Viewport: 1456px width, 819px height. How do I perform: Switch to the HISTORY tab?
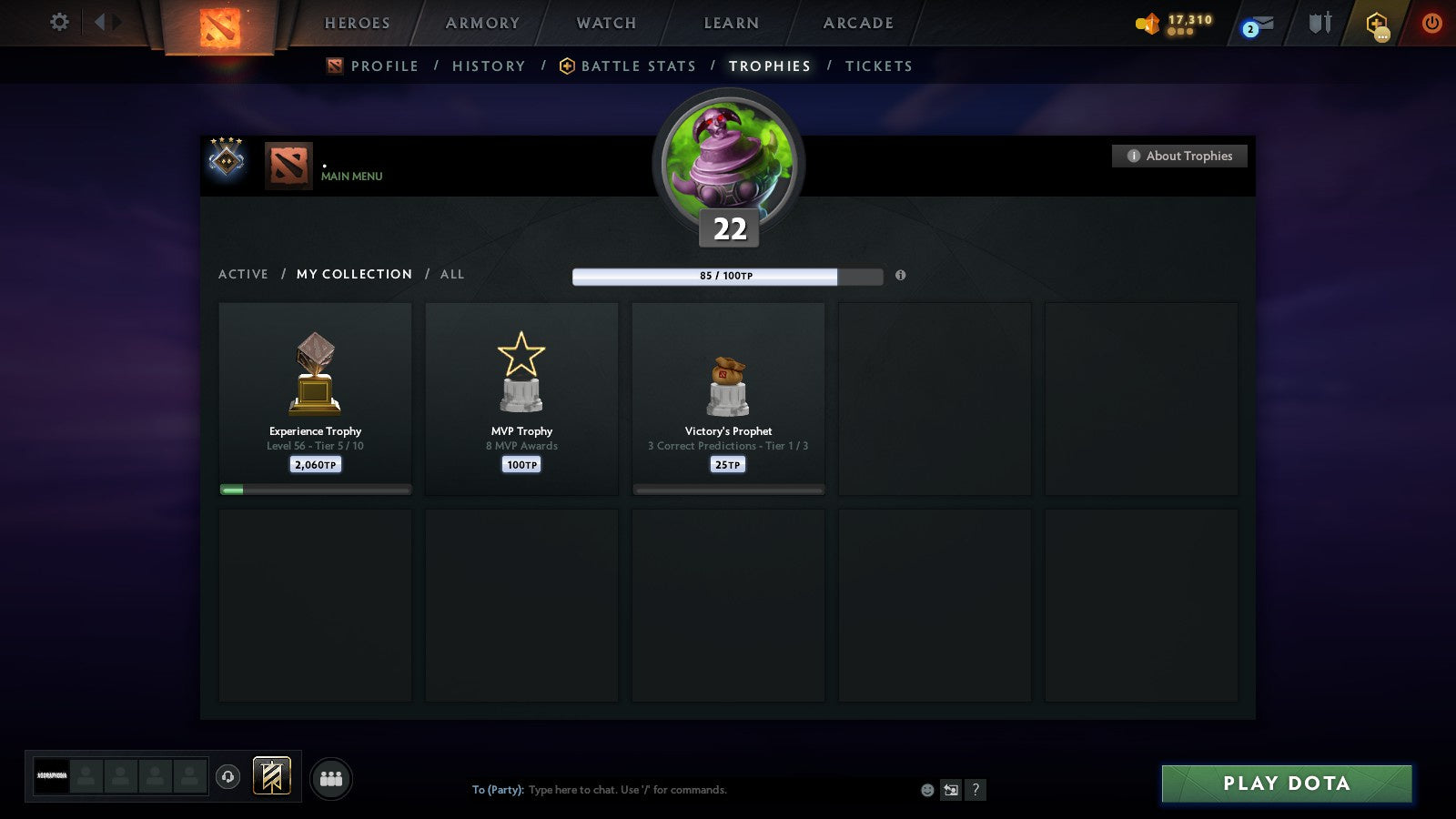489,66
